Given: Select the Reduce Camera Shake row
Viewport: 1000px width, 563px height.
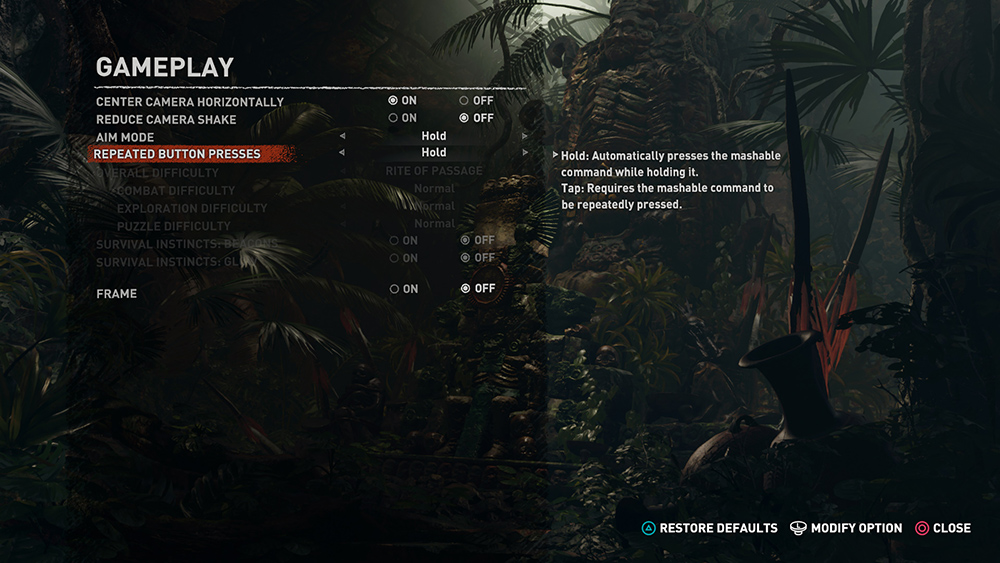Looking at the screenshot, I should click(166, 119).
